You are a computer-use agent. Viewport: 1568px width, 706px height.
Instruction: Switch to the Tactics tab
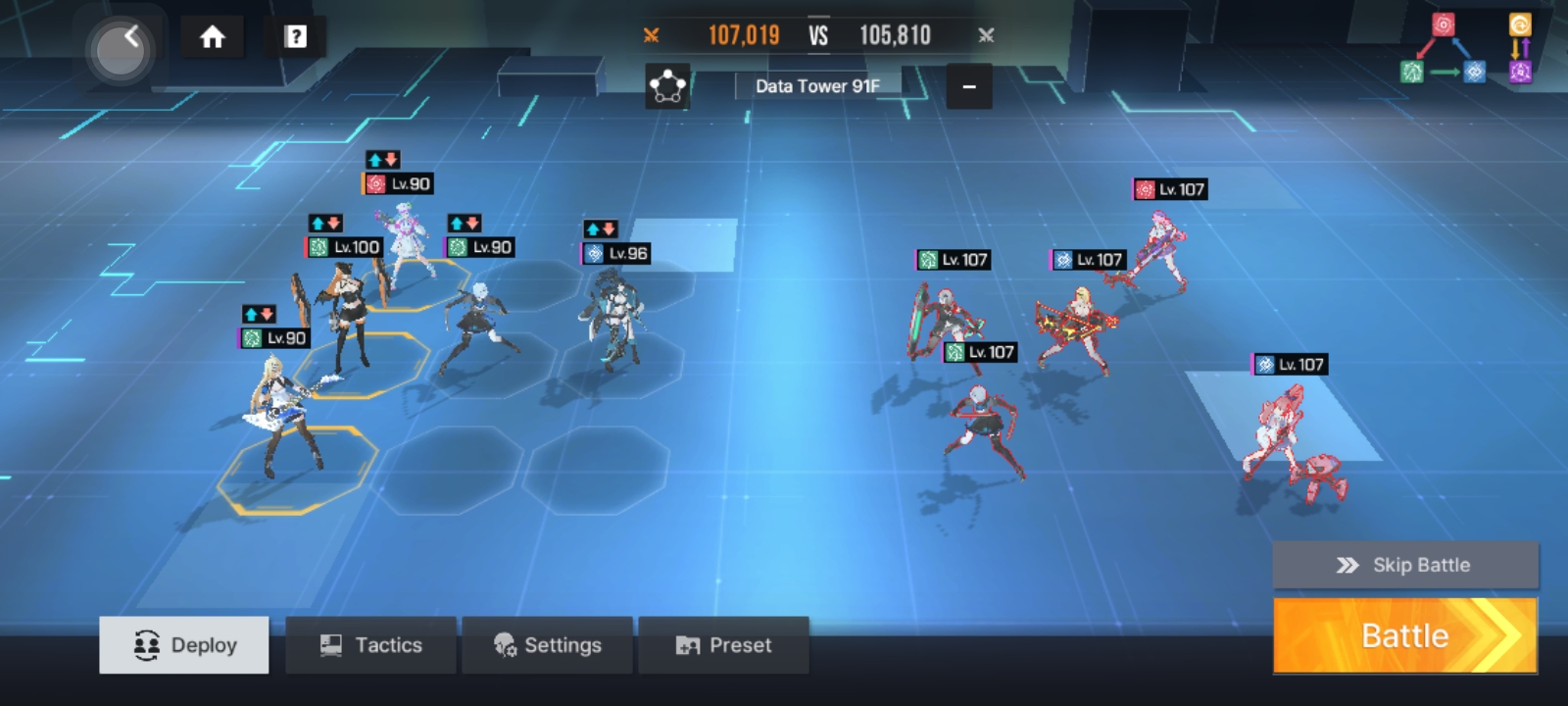click(370, 645)
